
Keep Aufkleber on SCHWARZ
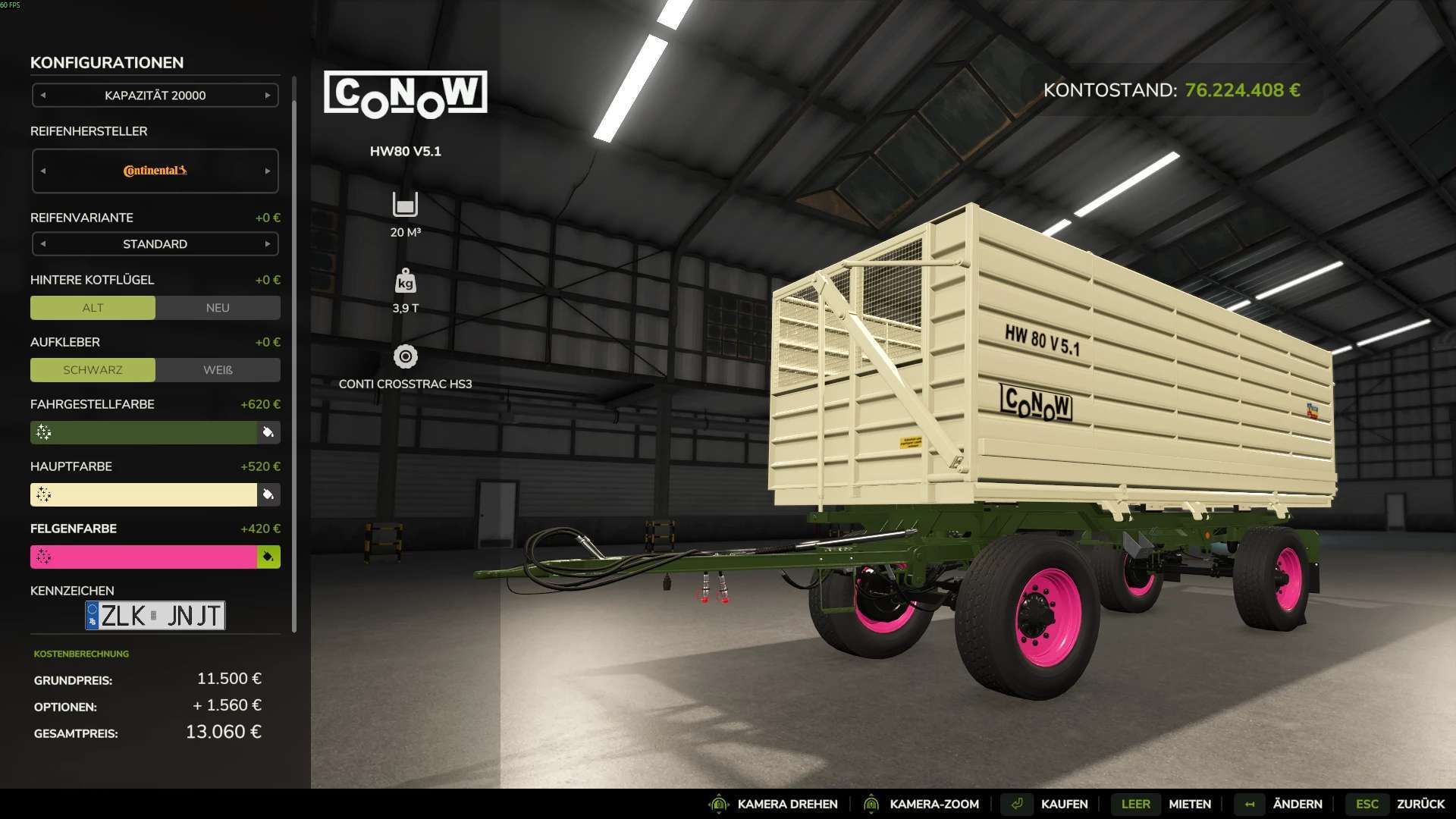pyautogui.click(x=93, y=370)
